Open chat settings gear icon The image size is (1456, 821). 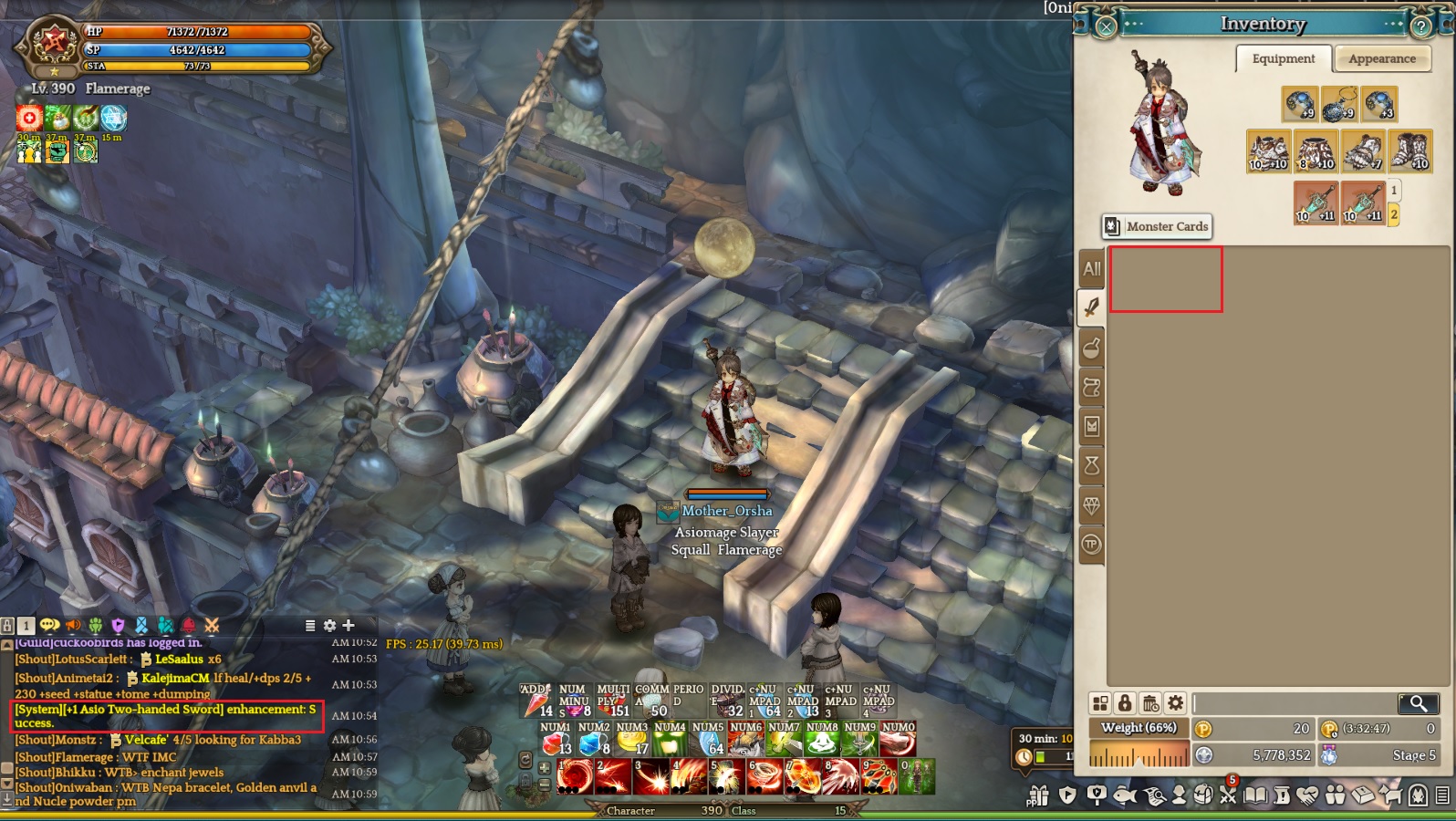pyautogui.click(x=329, y=625)
